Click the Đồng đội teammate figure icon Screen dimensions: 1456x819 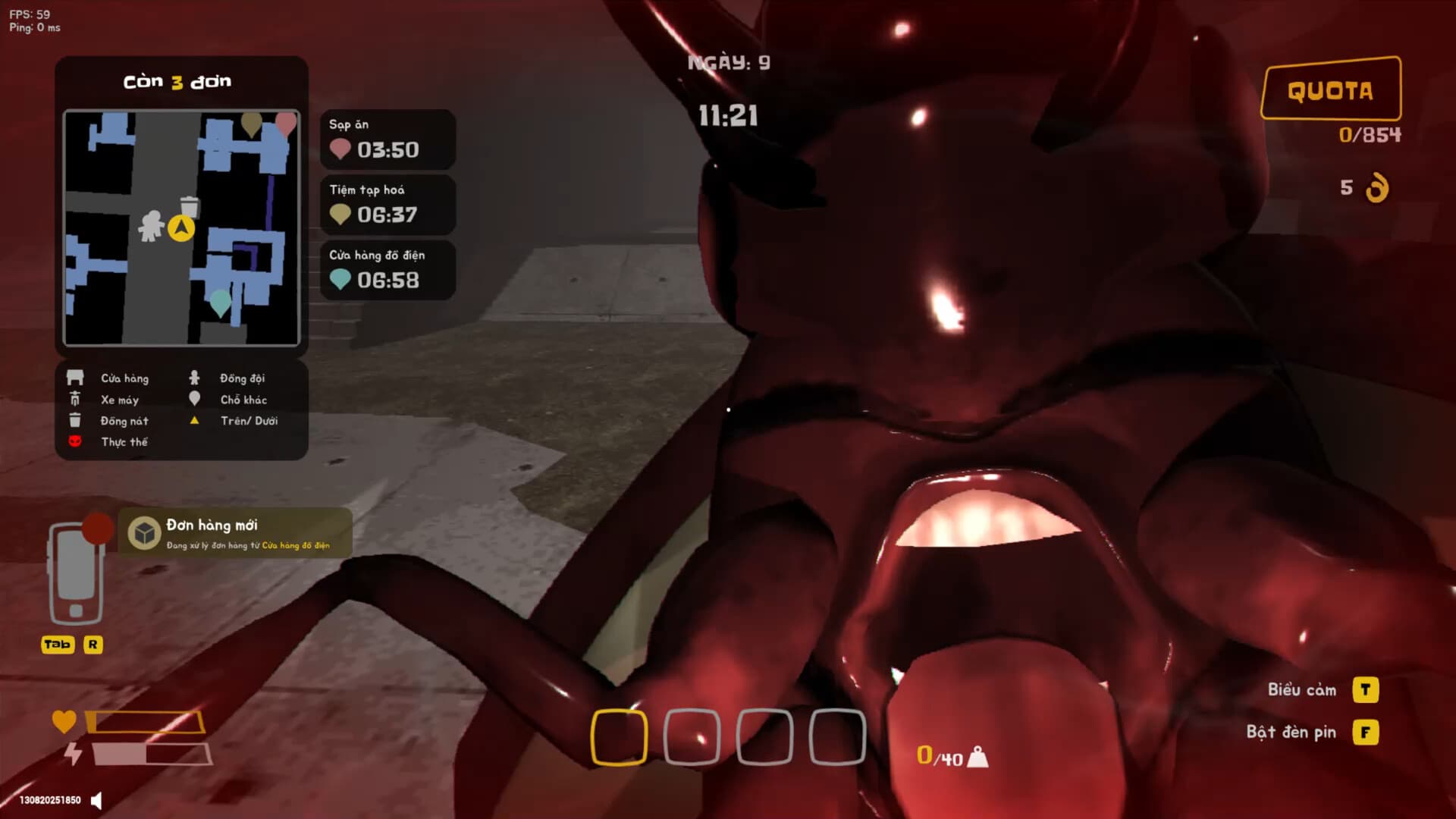pos(194,377)
